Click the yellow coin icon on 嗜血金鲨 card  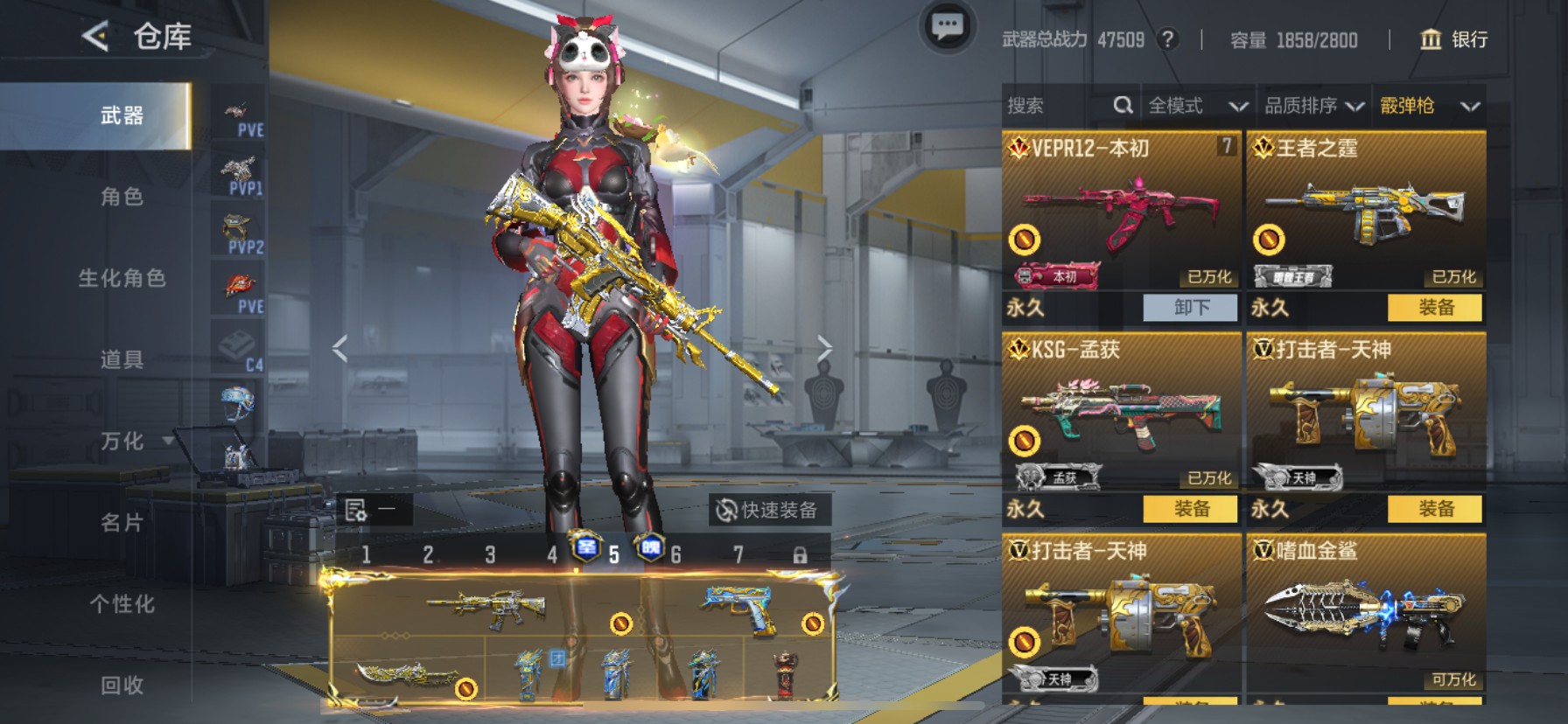pyautogui.click(x=1268, y=644)
